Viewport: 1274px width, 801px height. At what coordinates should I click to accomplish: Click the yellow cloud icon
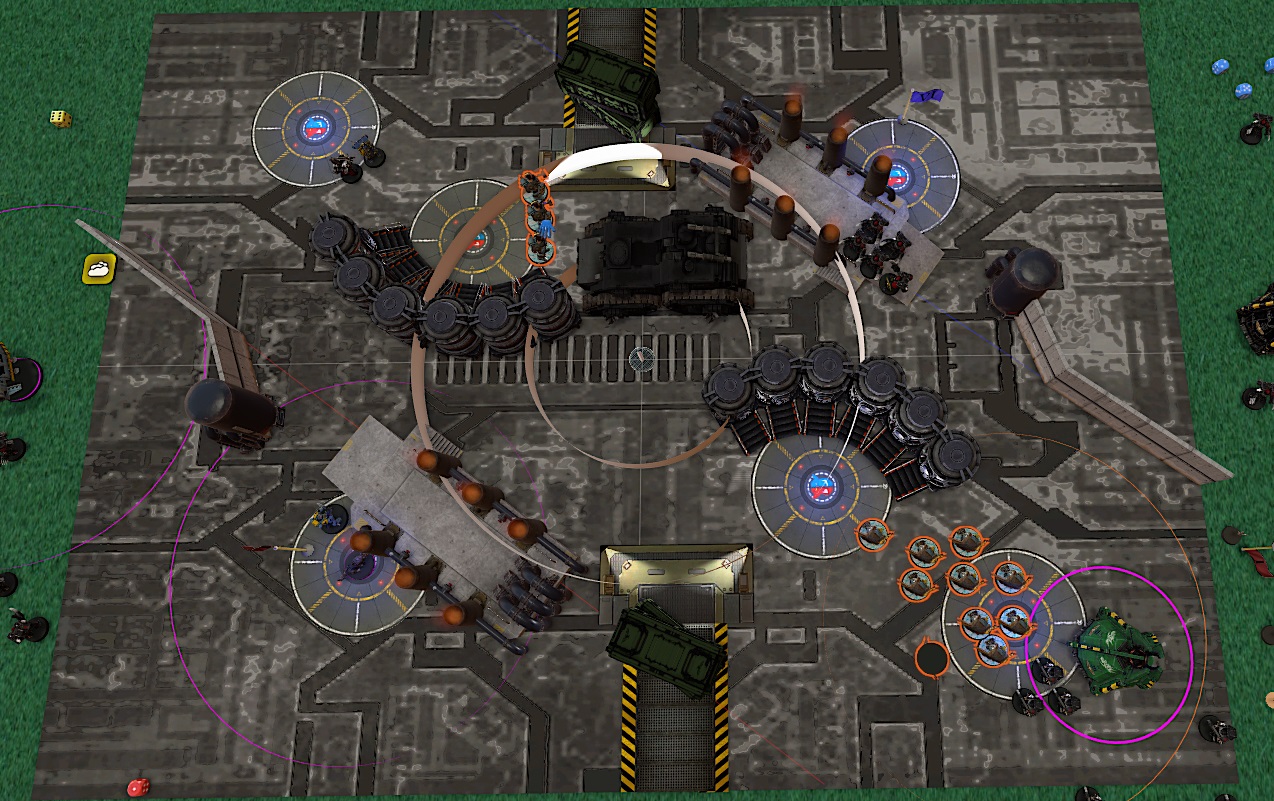tap(99, 268)
